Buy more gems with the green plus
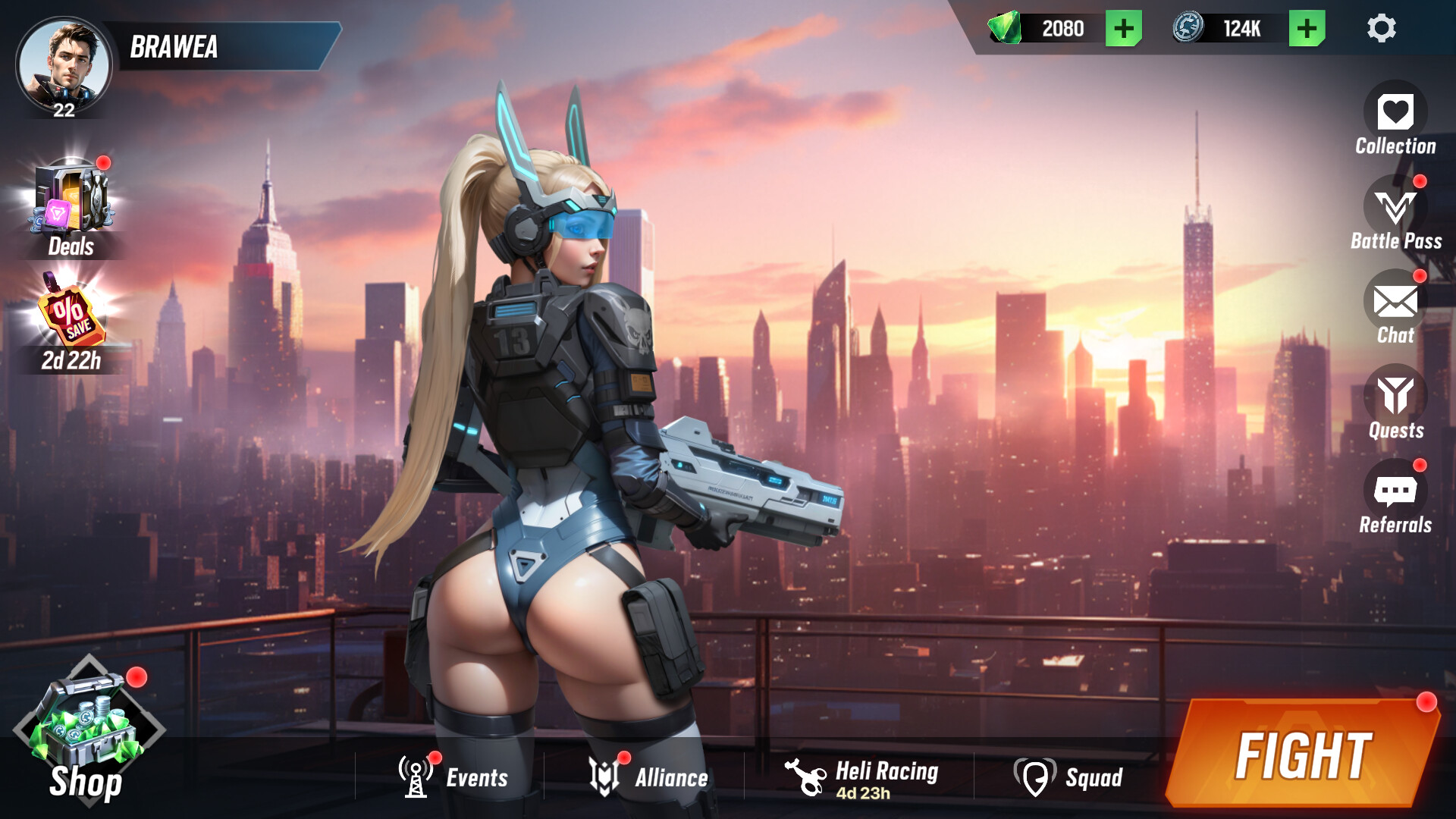 [x=1122, y=29]
